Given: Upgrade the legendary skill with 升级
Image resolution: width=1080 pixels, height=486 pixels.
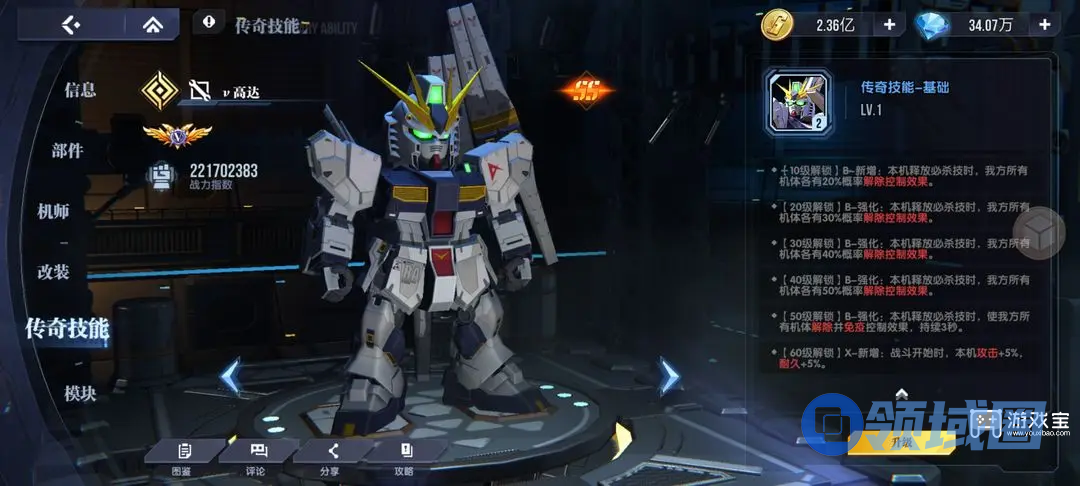Looking at the screenshot, I should [x=902, y=439].
